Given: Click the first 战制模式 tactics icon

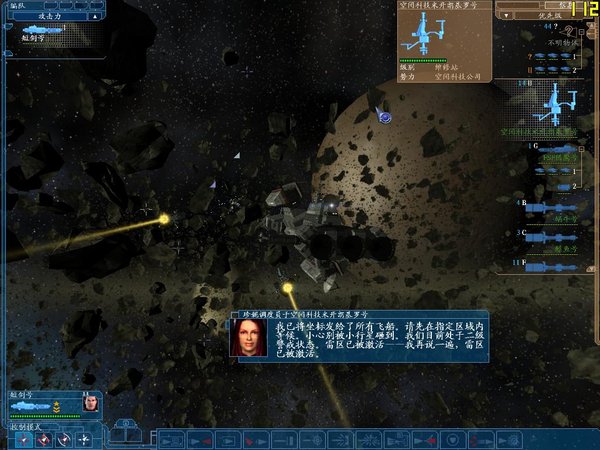Looking at the screenshot, I should [23, 440].
